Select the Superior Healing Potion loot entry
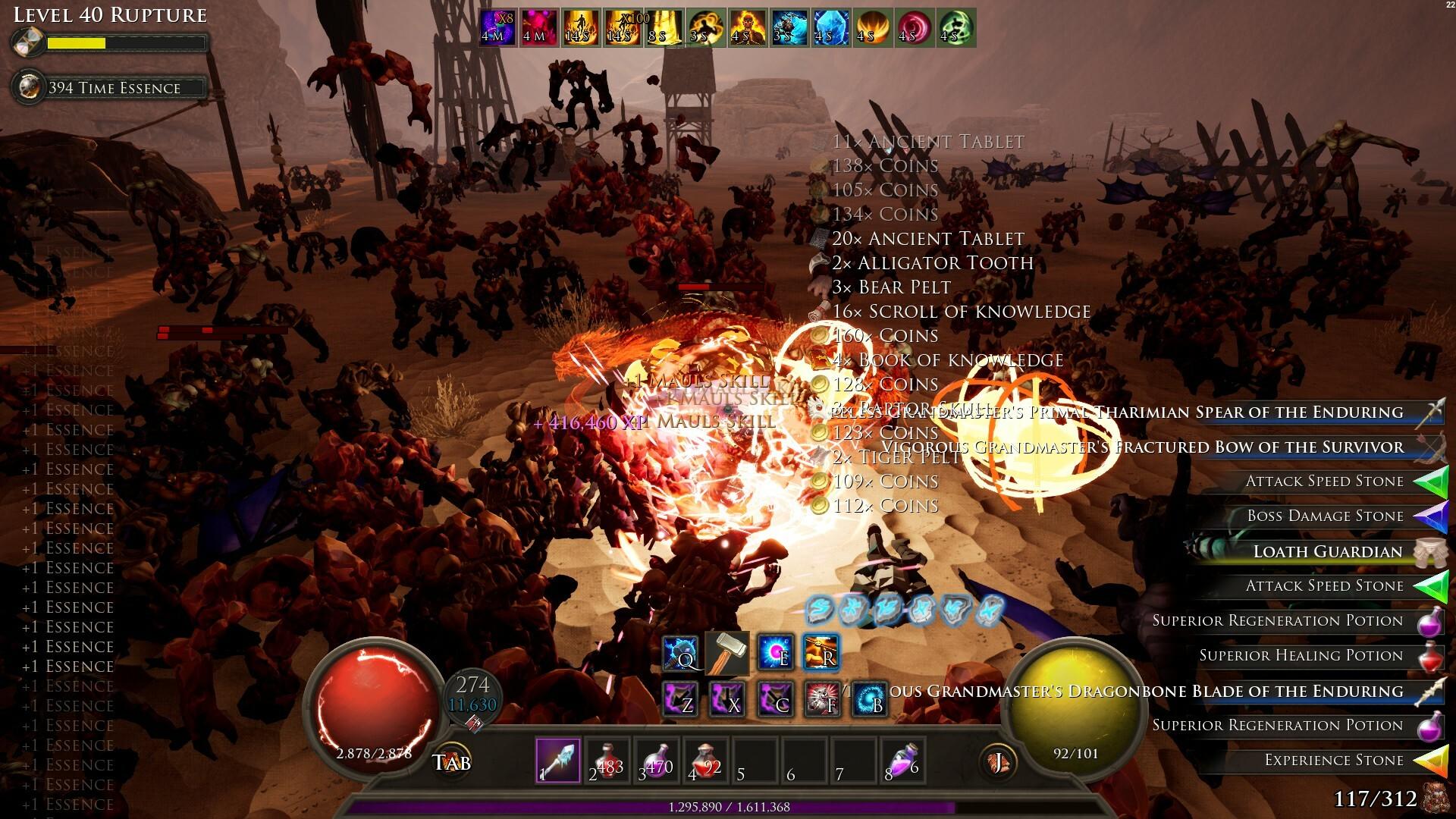 tap(1301, 656)
